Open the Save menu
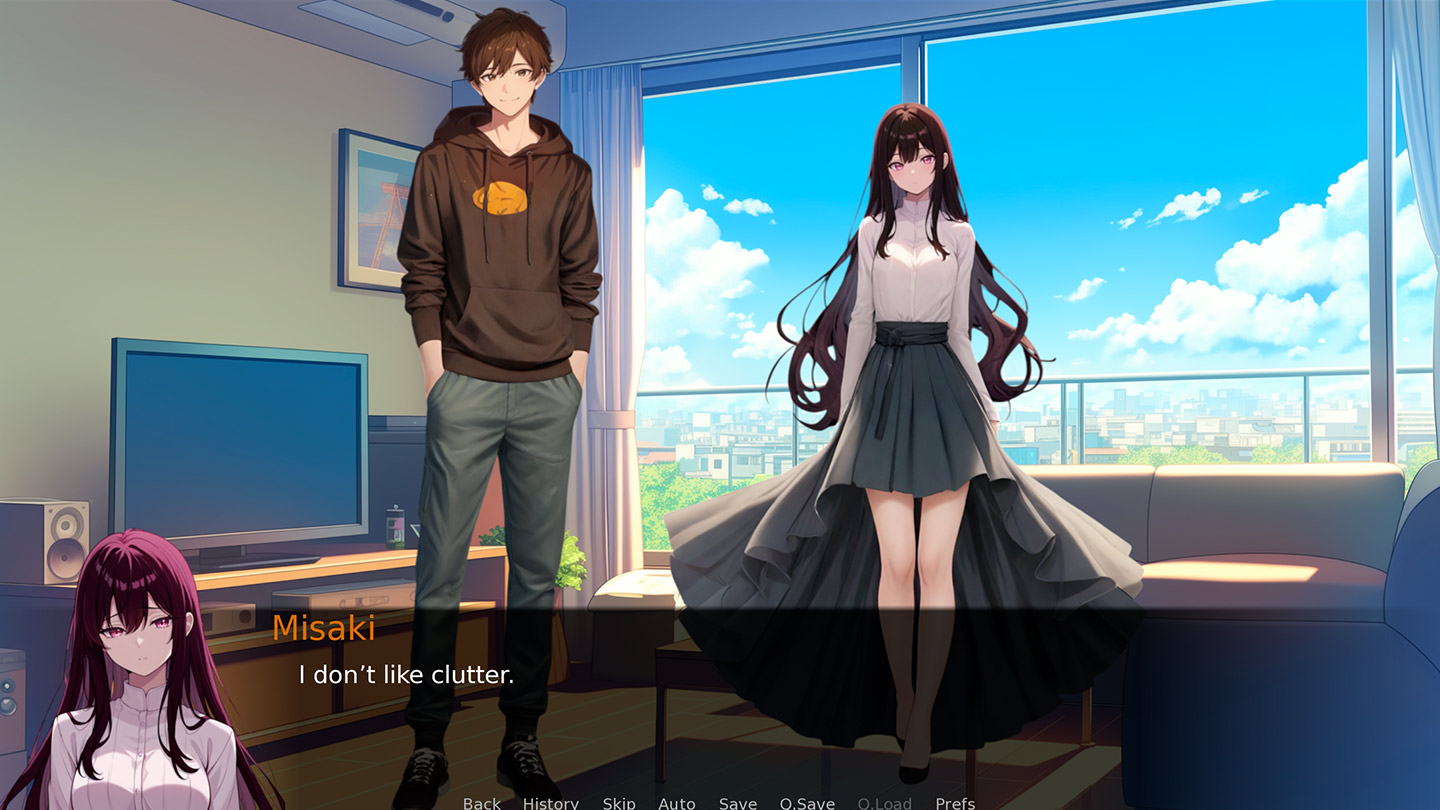Viewport: 1440px width, 810px height. [x=738, y=803]
